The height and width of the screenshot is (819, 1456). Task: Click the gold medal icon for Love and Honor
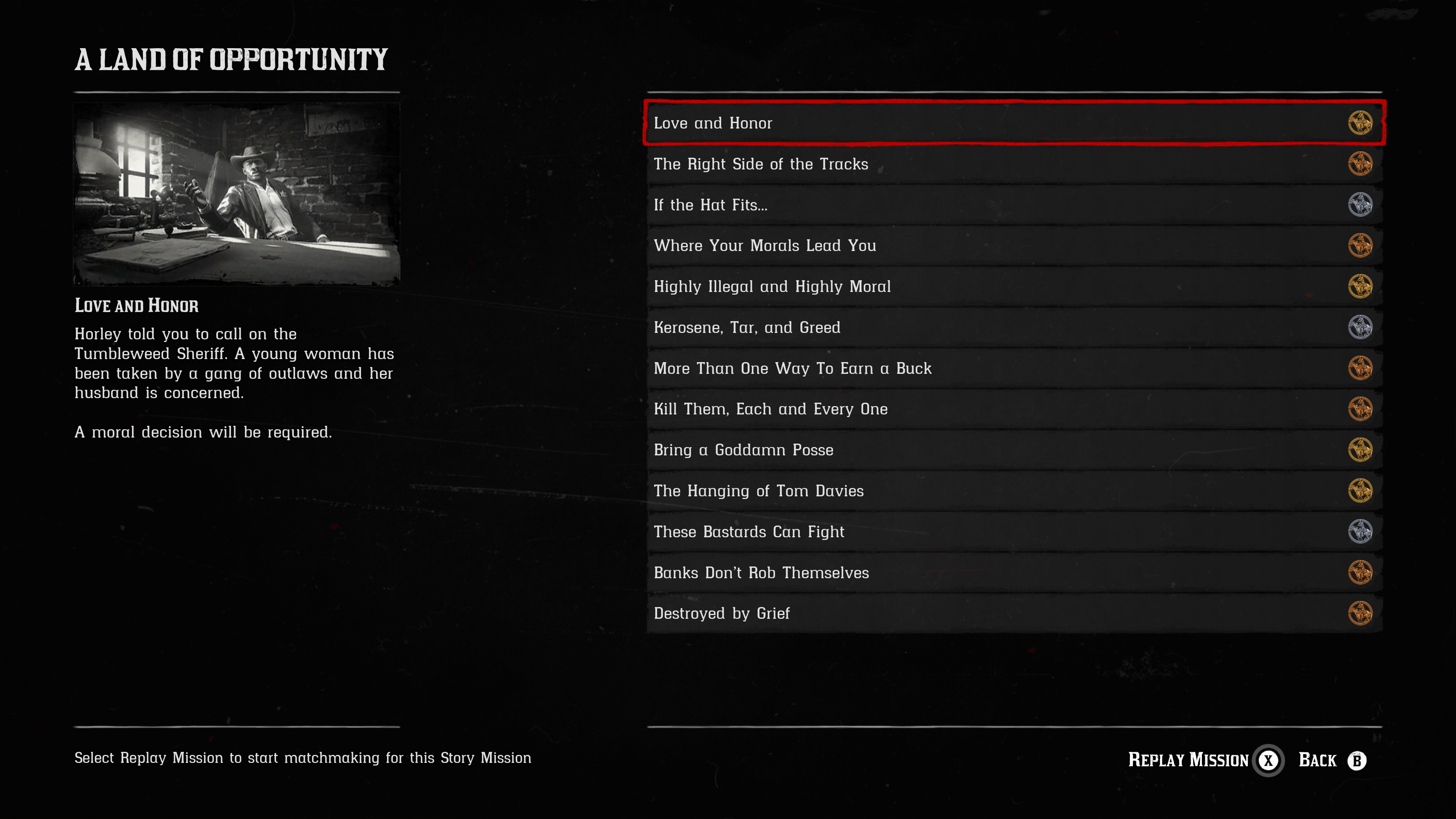[1360, 123]
